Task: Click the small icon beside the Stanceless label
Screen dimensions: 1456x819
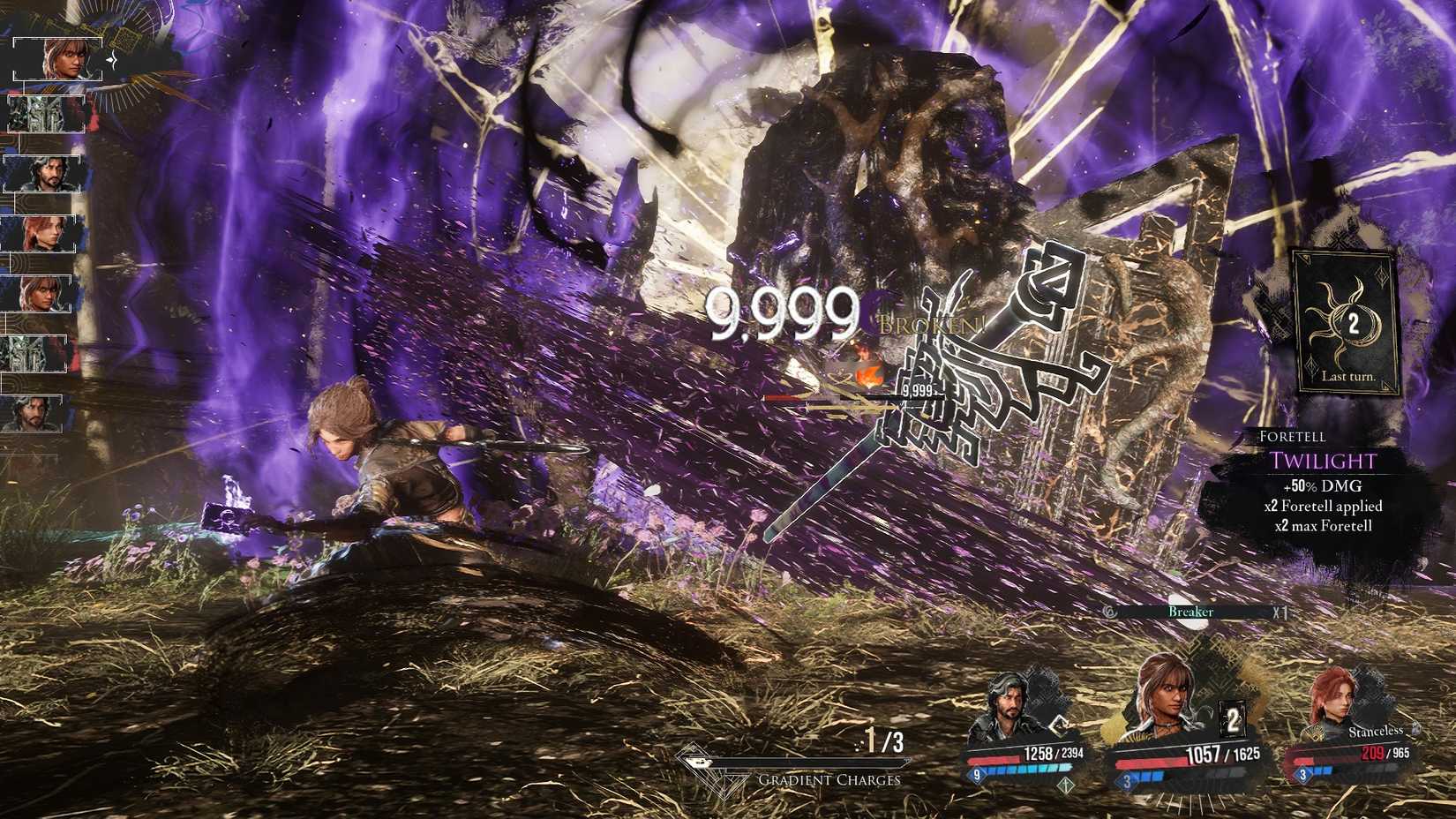Action: pos(1416,729)
